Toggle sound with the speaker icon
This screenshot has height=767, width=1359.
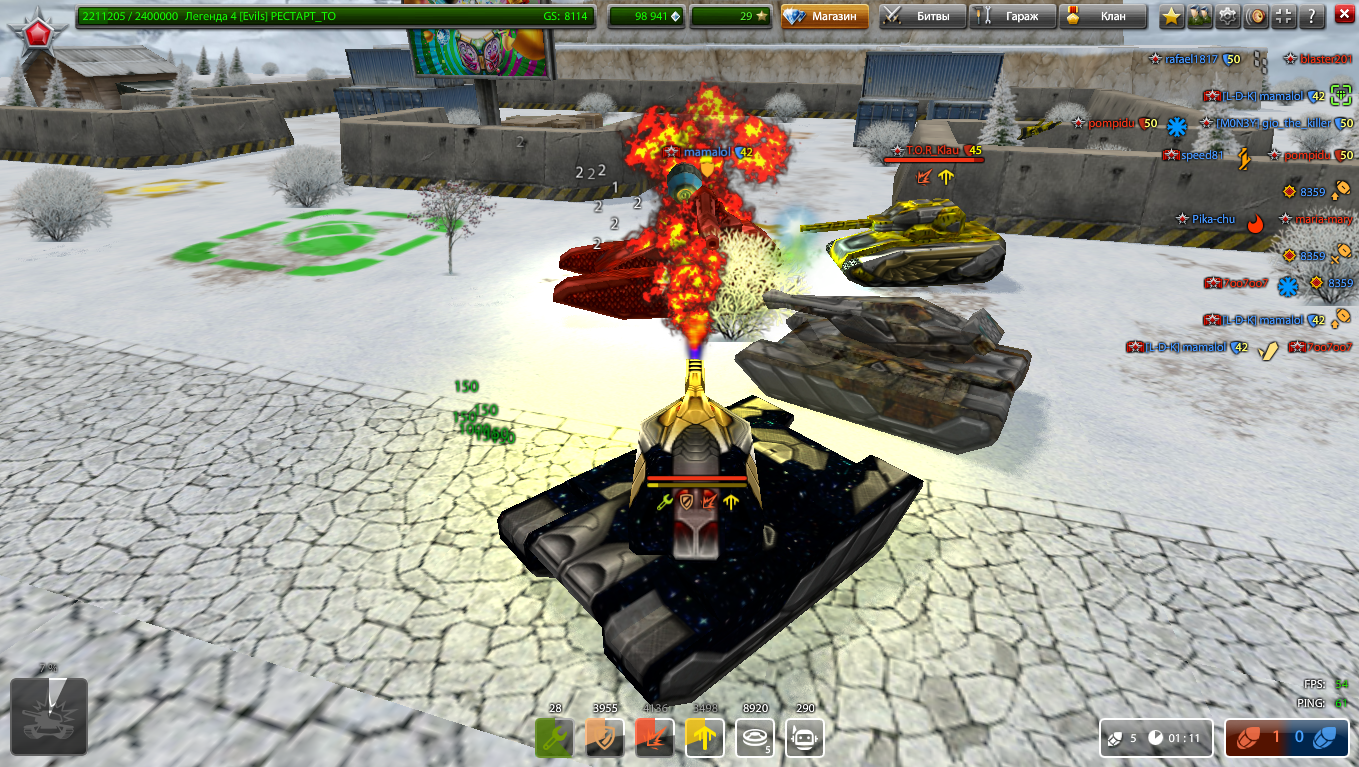(x=1255, y=16)
